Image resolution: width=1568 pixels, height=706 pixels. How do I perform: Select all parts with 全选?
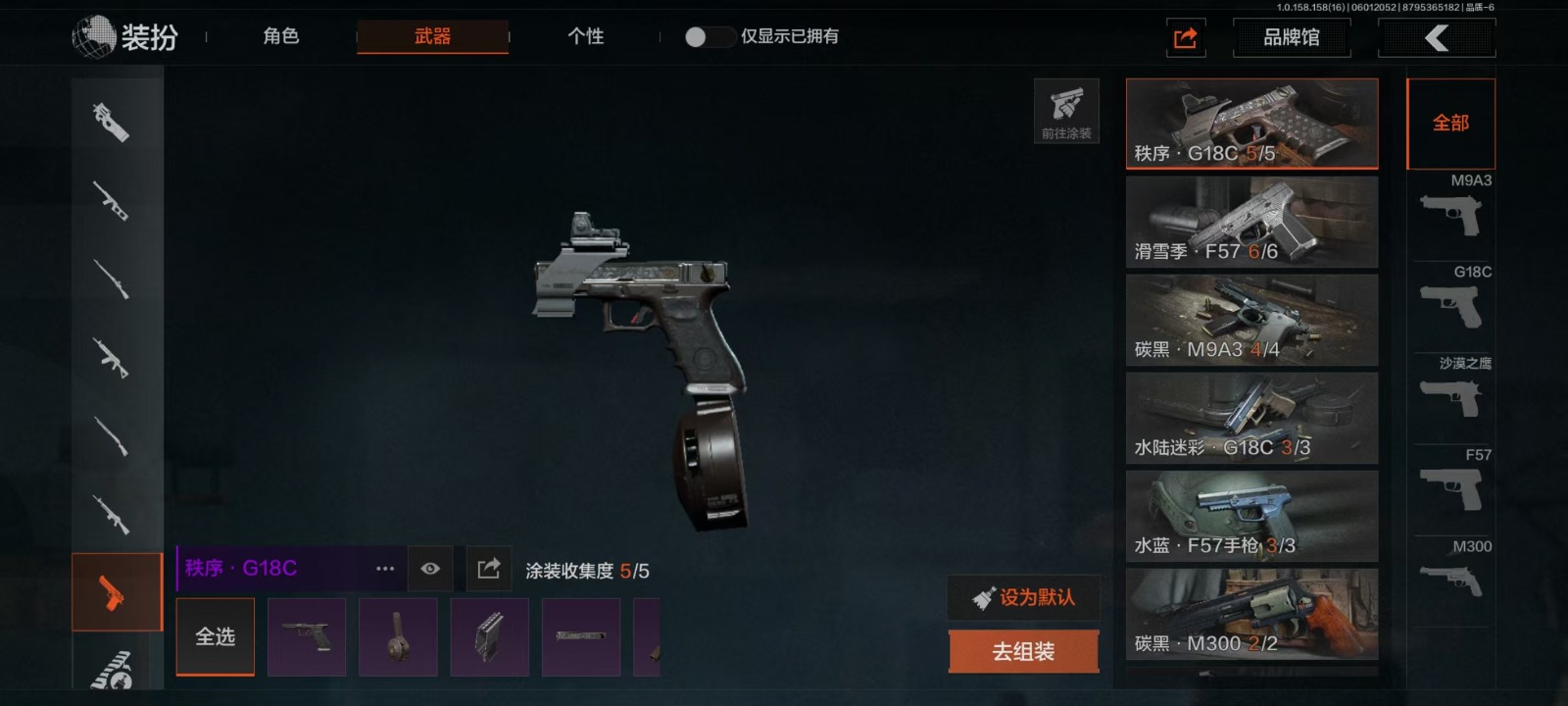[x=215, y=637]
